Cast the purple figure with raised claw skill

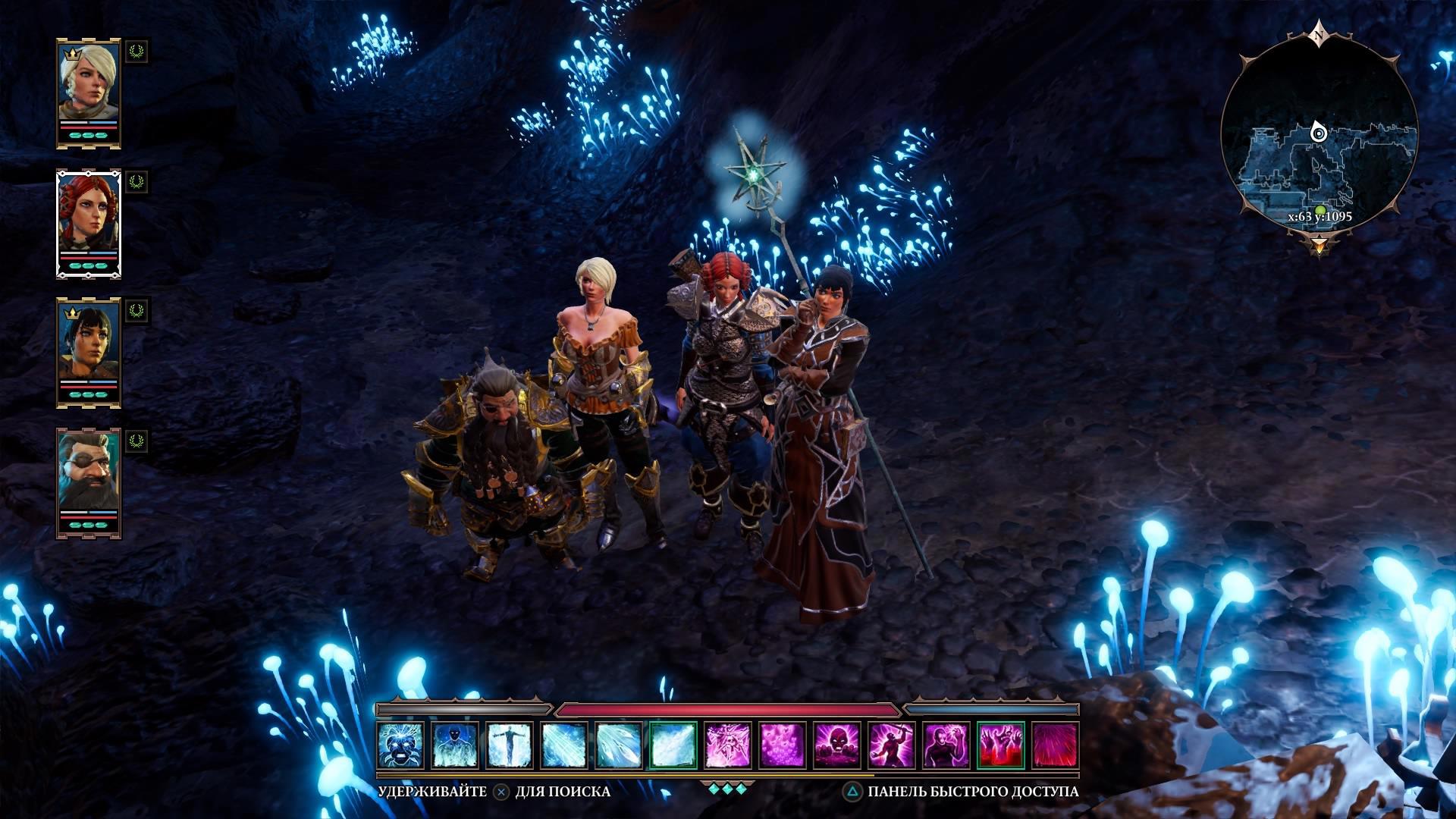pos(946,745)
